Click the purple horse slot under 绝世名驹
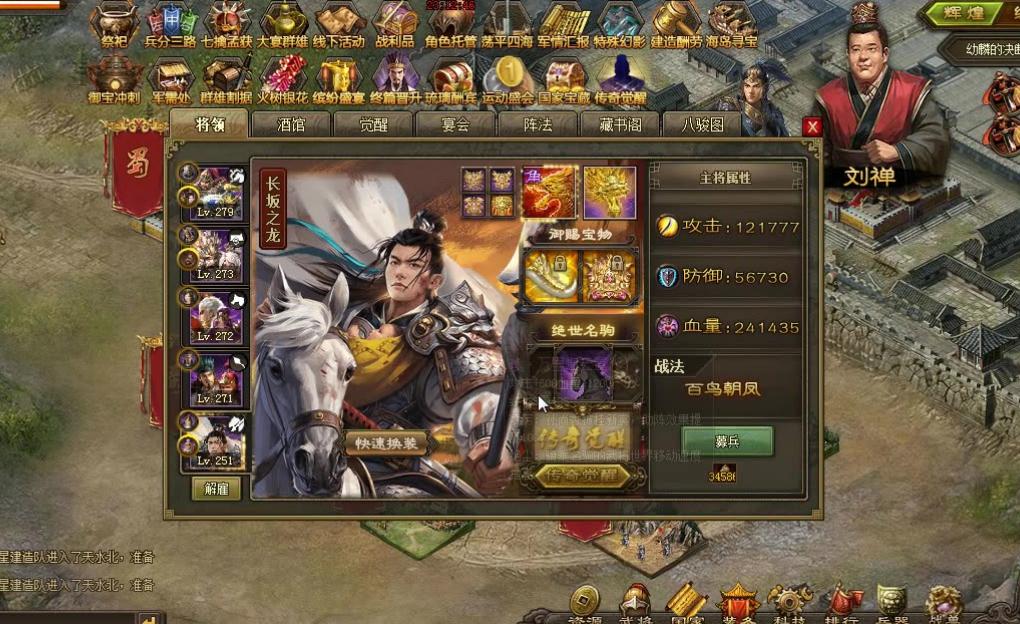 585,373
